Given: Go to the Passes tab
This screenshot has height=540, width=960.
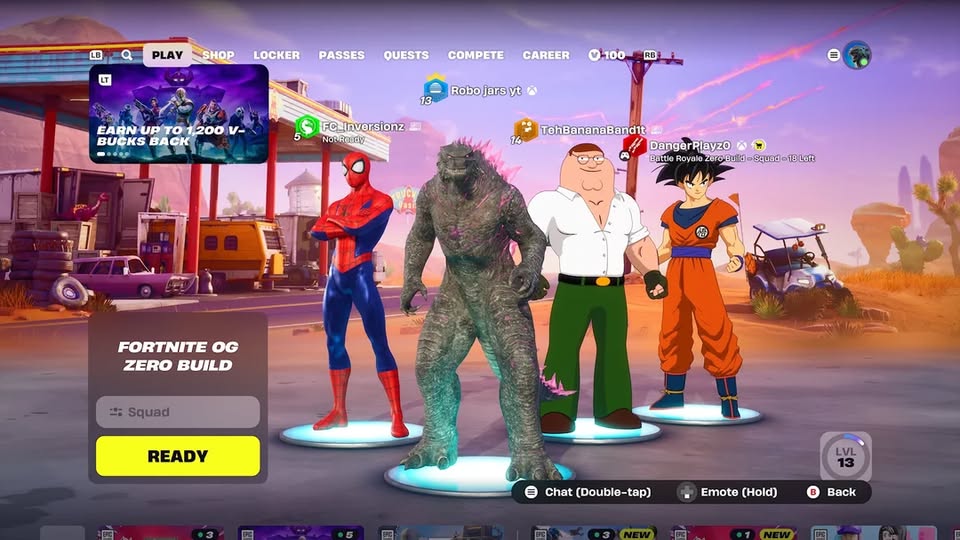Looking at the screenshot, I should (341, 55).
